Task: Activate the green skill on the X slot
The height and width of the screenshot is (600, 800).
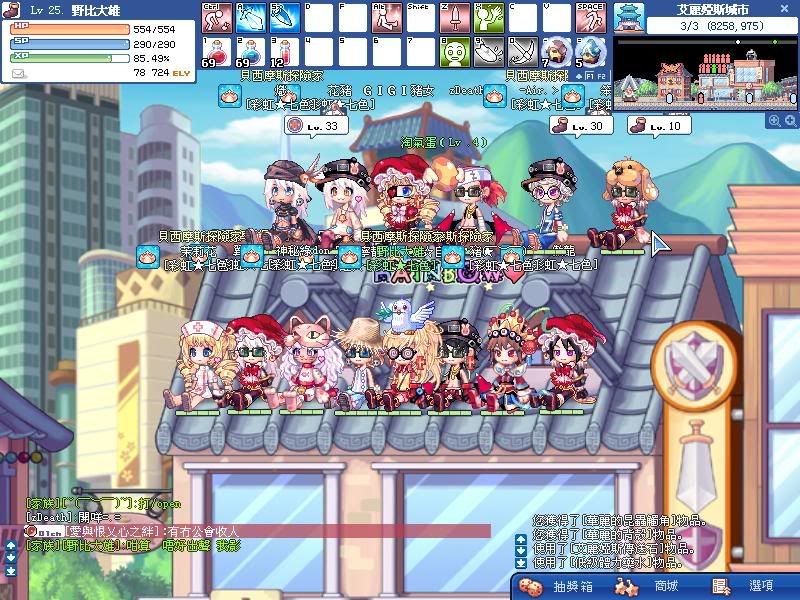Action: tap(489, 17)
